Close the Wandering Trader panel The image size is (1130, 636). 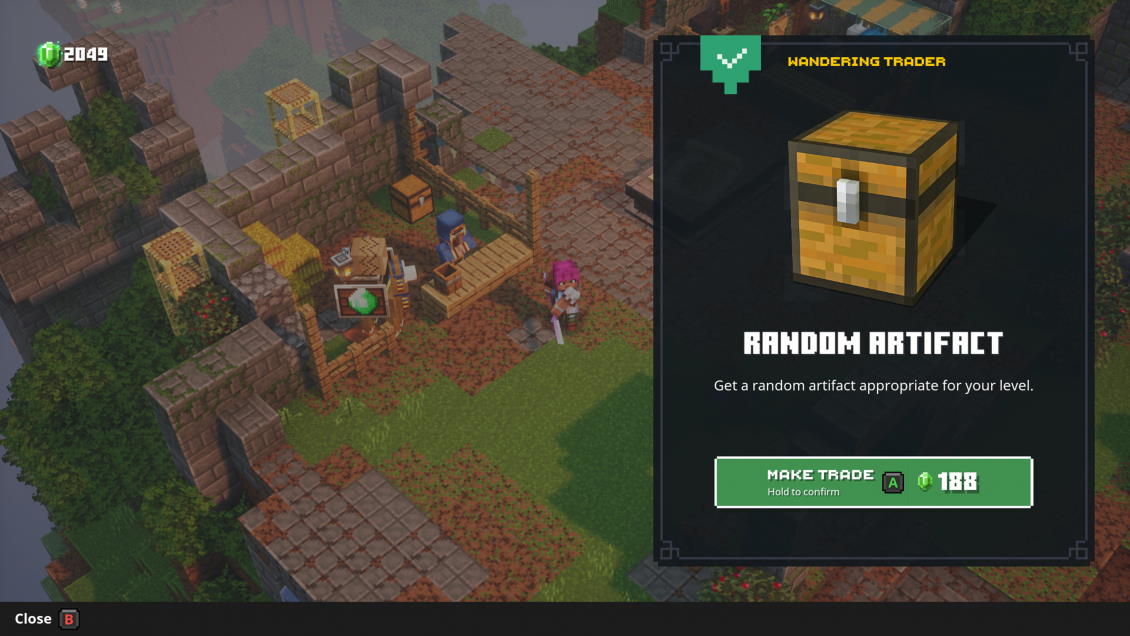(47, 619)
